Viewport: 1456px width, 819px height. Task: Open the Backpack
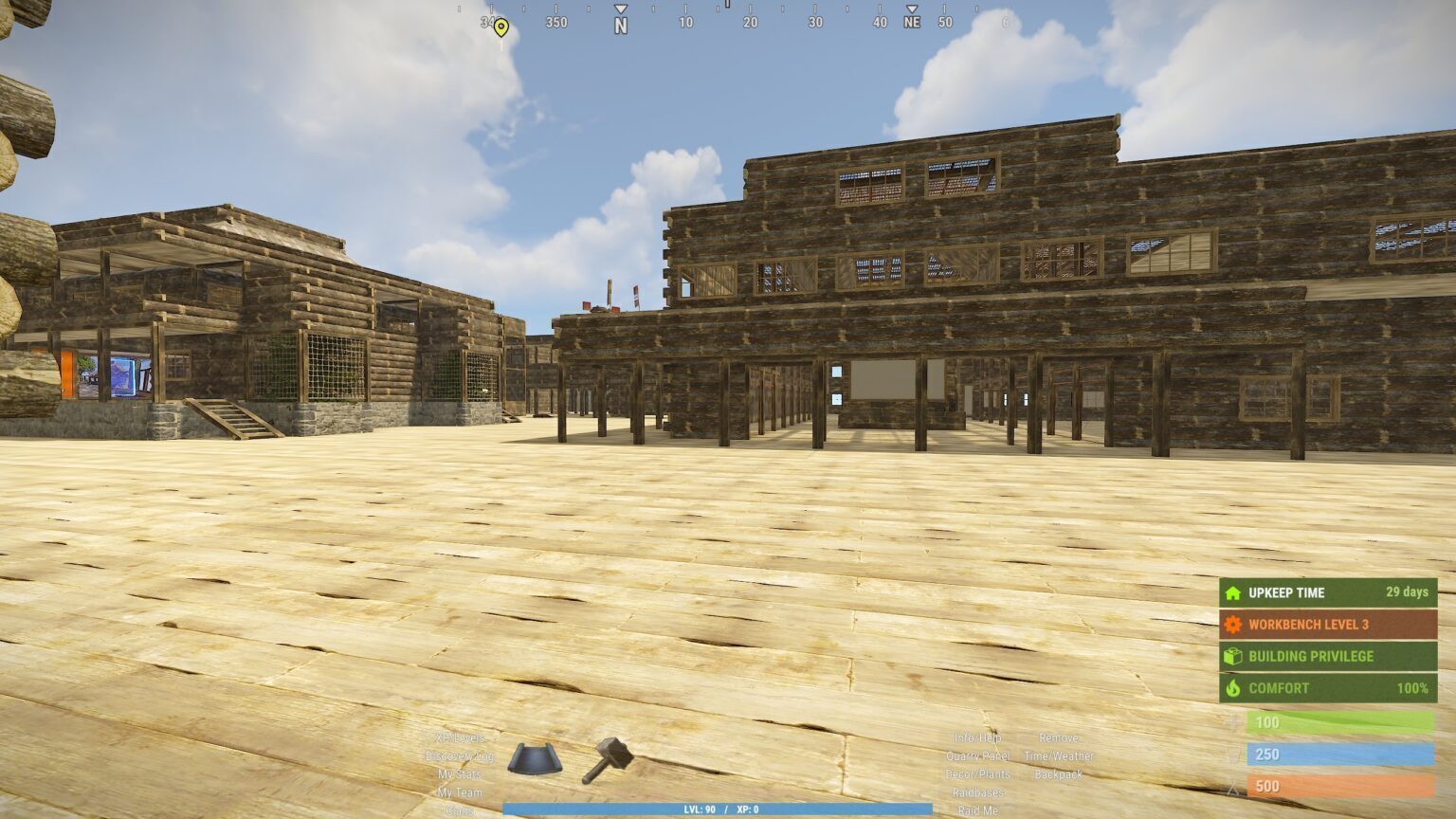click(x=1058, y=774)
